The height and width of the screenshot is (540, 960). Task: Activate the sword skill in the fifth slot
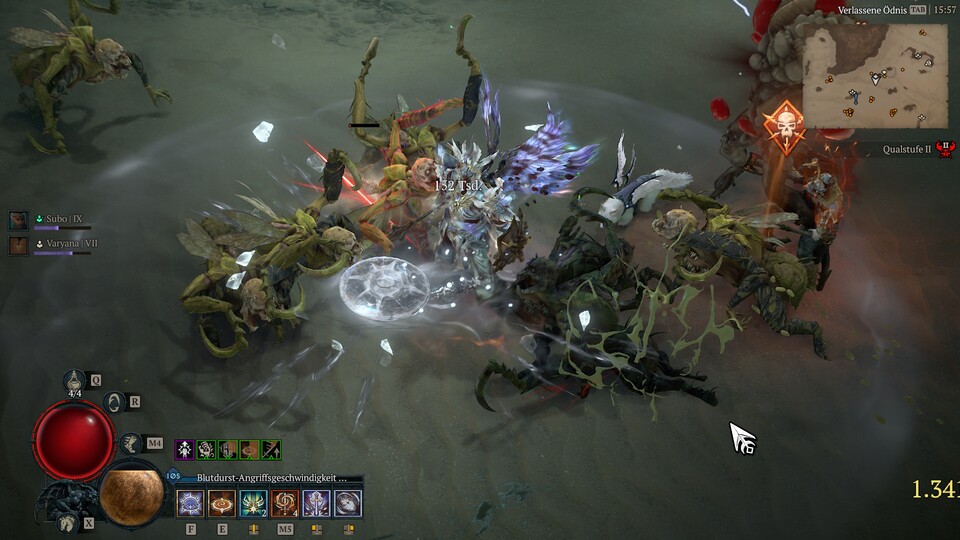tap(316, 503)
